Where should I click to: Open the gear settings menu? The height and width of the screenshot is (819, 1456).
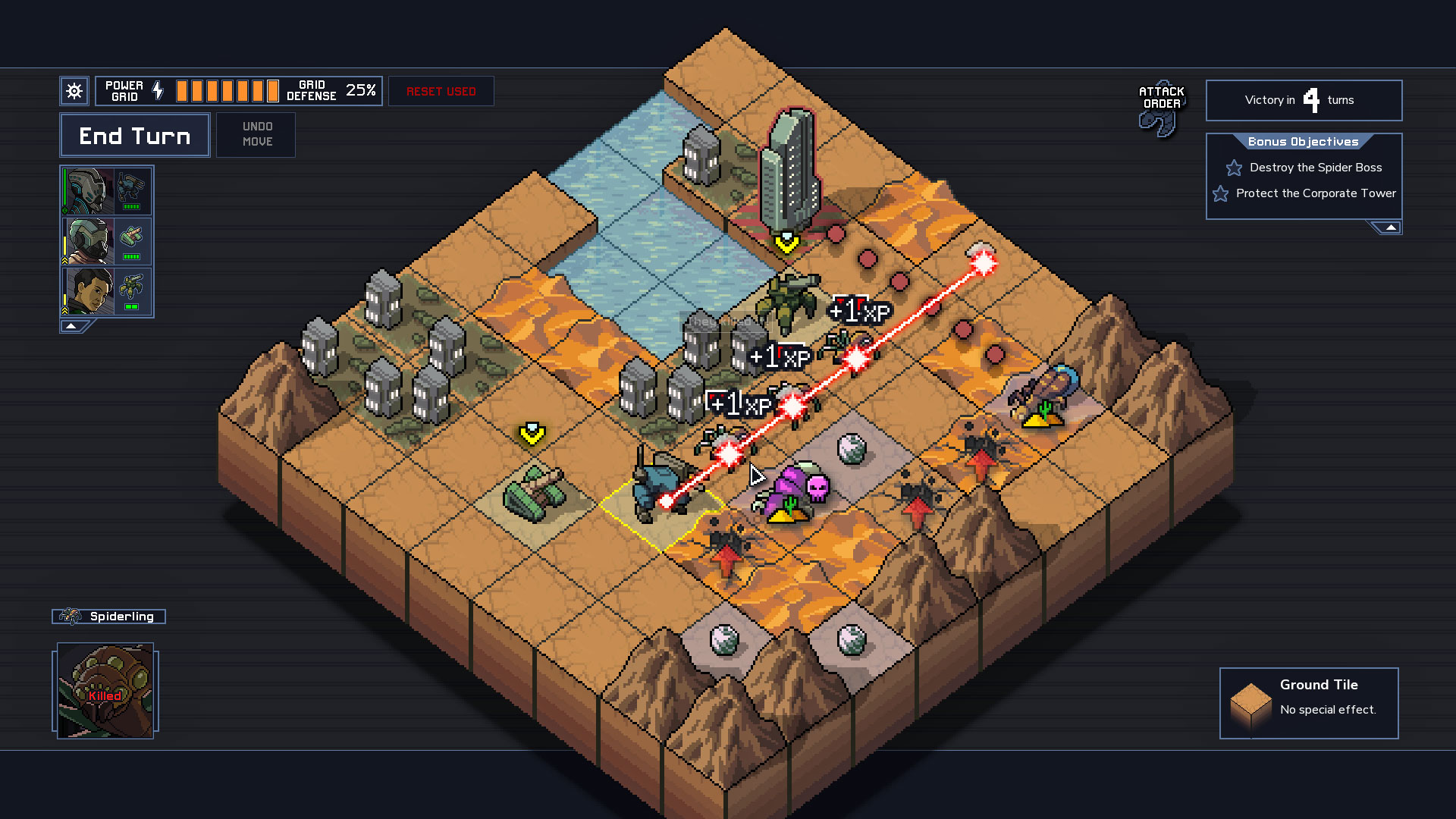[x=74, y=92]
